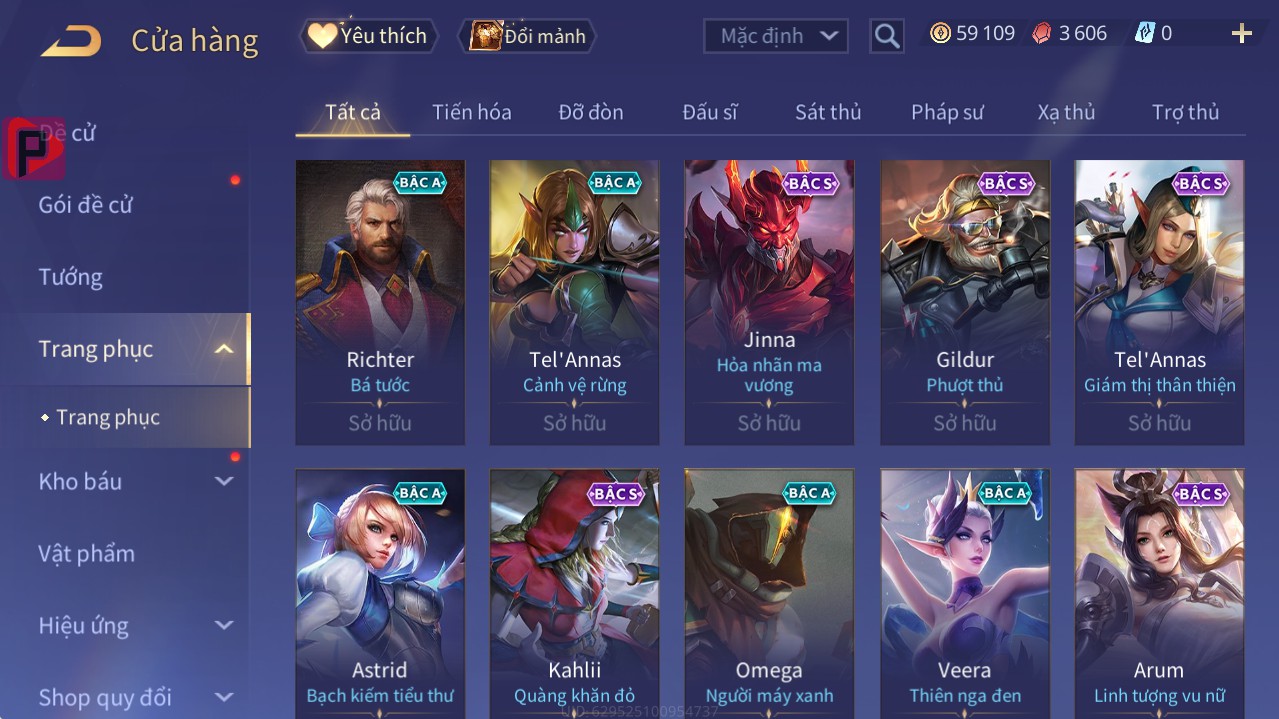1279x719 pixels.
Task: Select the Richter Bá tước skin card
Action: (380, 302)
